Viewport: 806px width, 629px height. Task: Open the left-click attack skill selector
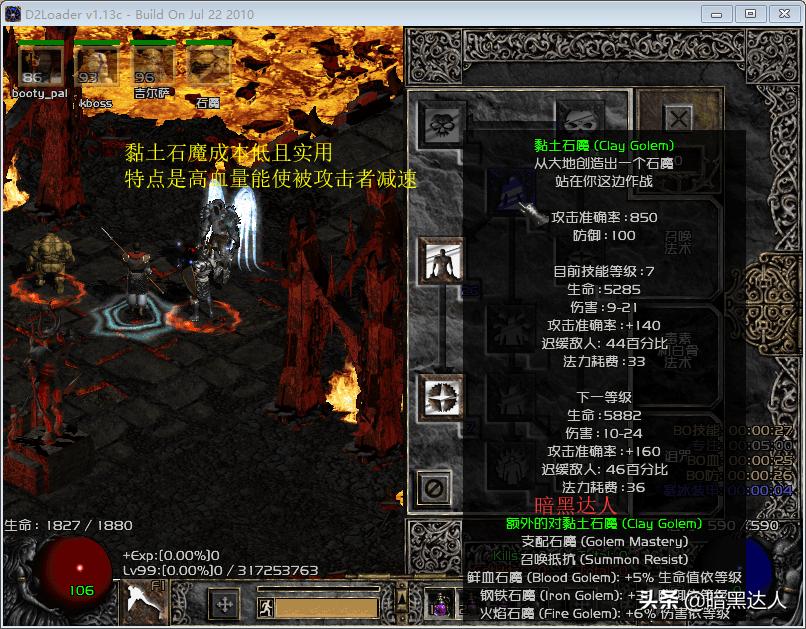coord(145,603)
